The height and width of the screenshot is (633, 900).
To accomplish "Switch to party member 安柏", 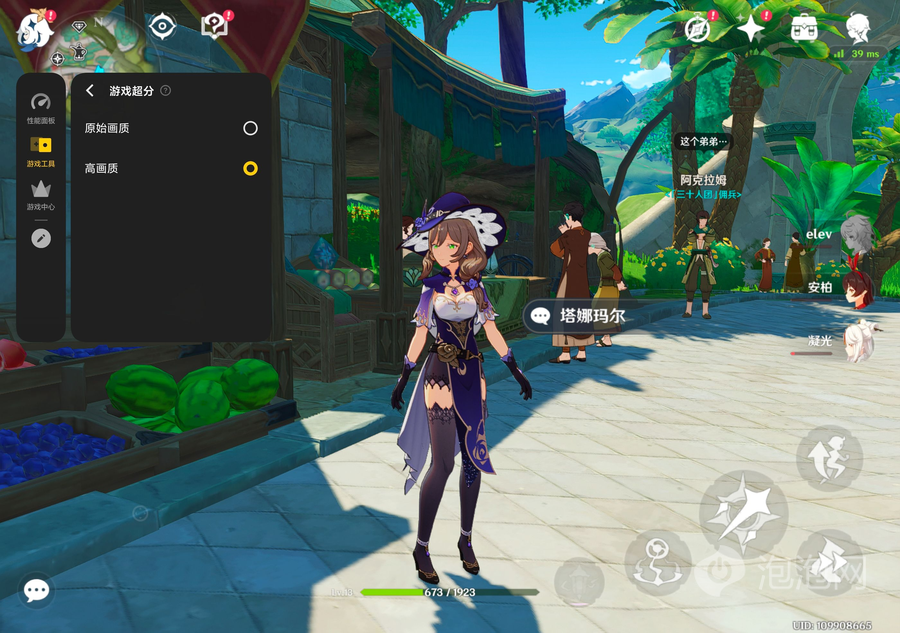I will tap(856, 287).
